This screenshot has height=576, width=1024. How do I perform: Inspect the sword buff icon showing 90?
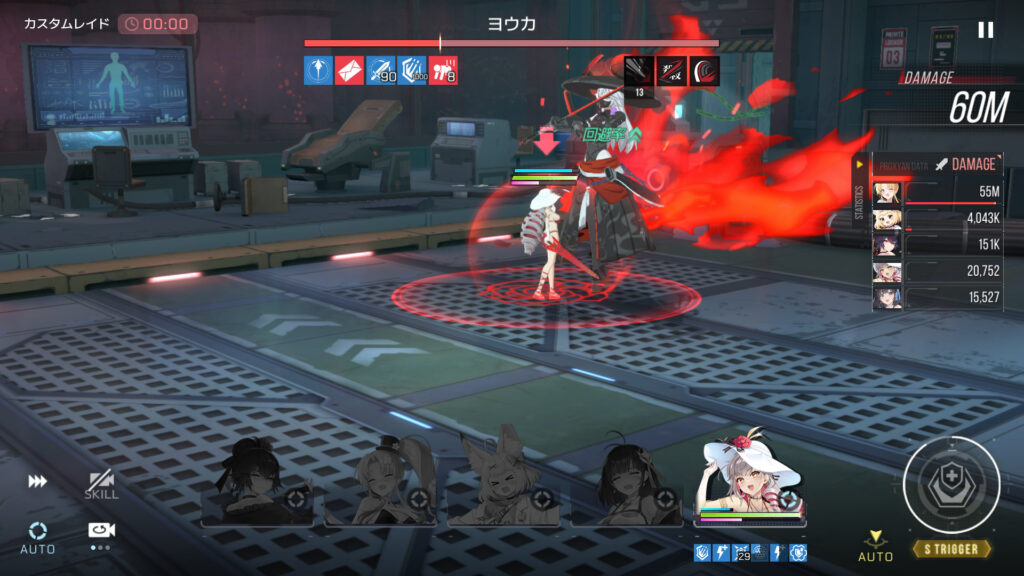coord(381,70)
